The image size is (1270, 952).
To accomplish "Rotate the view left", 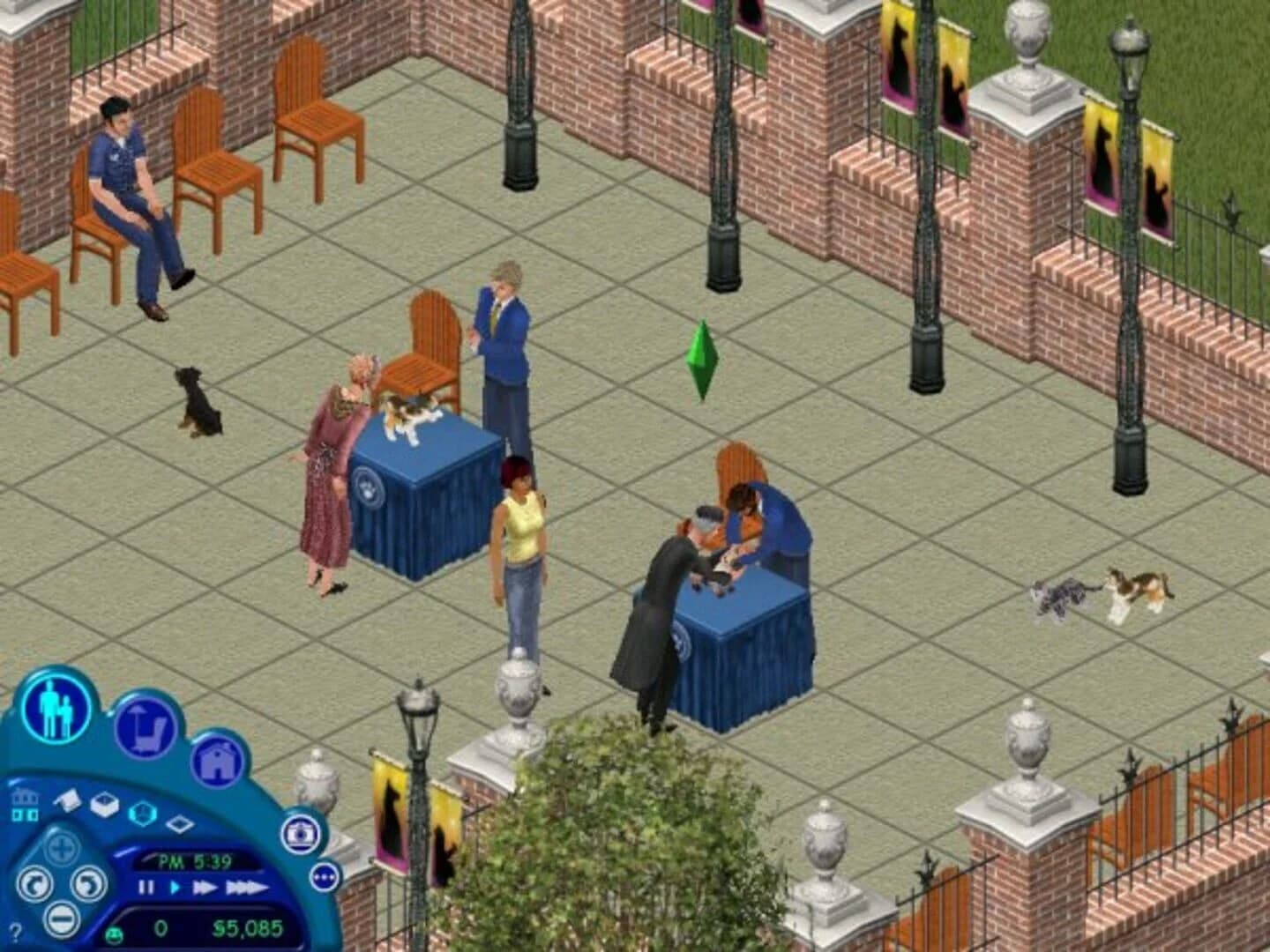I will click(34, 883).
